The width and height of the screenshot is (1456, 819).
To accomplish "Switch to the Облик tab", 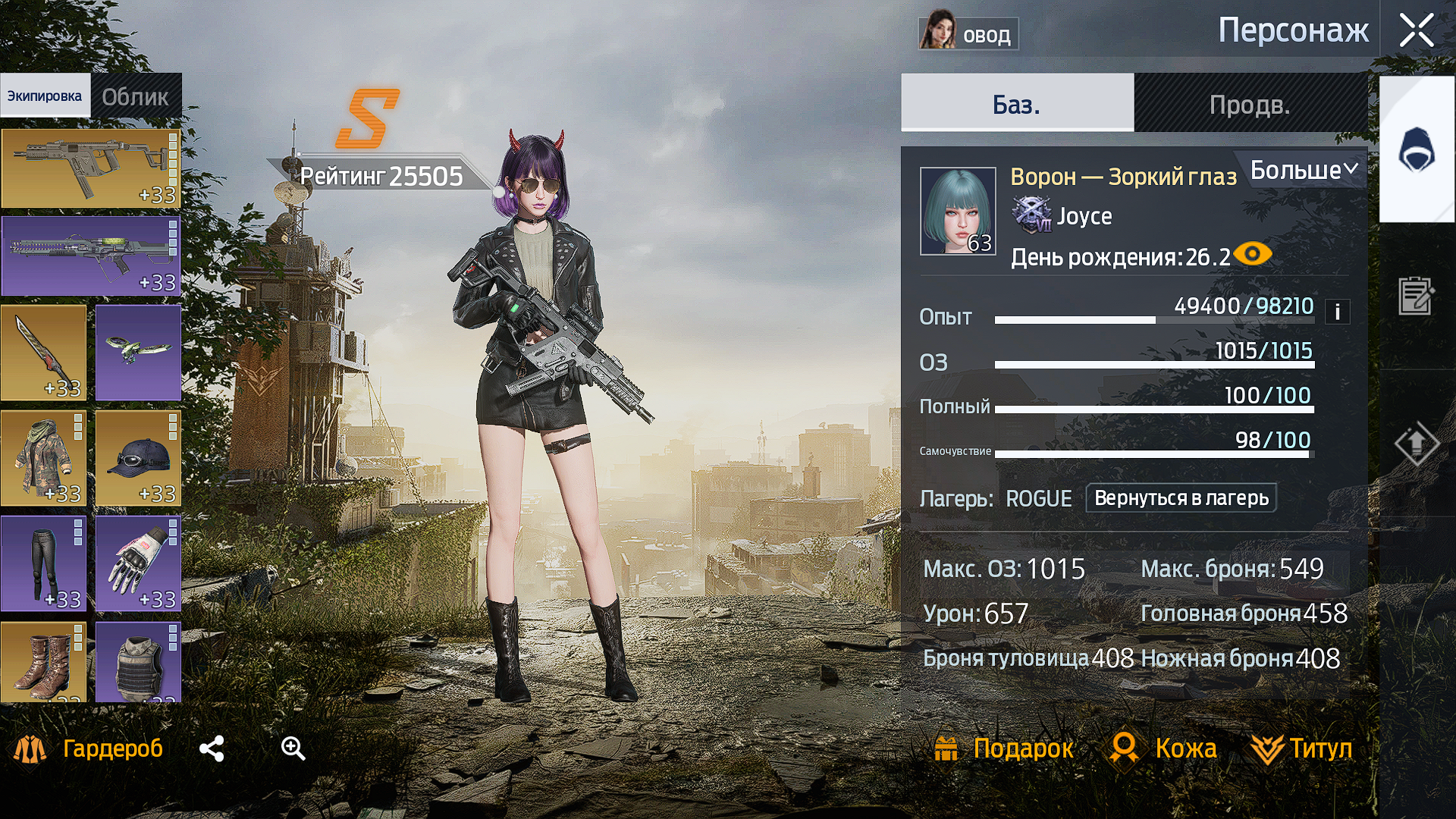I will (x=136, y=96).
